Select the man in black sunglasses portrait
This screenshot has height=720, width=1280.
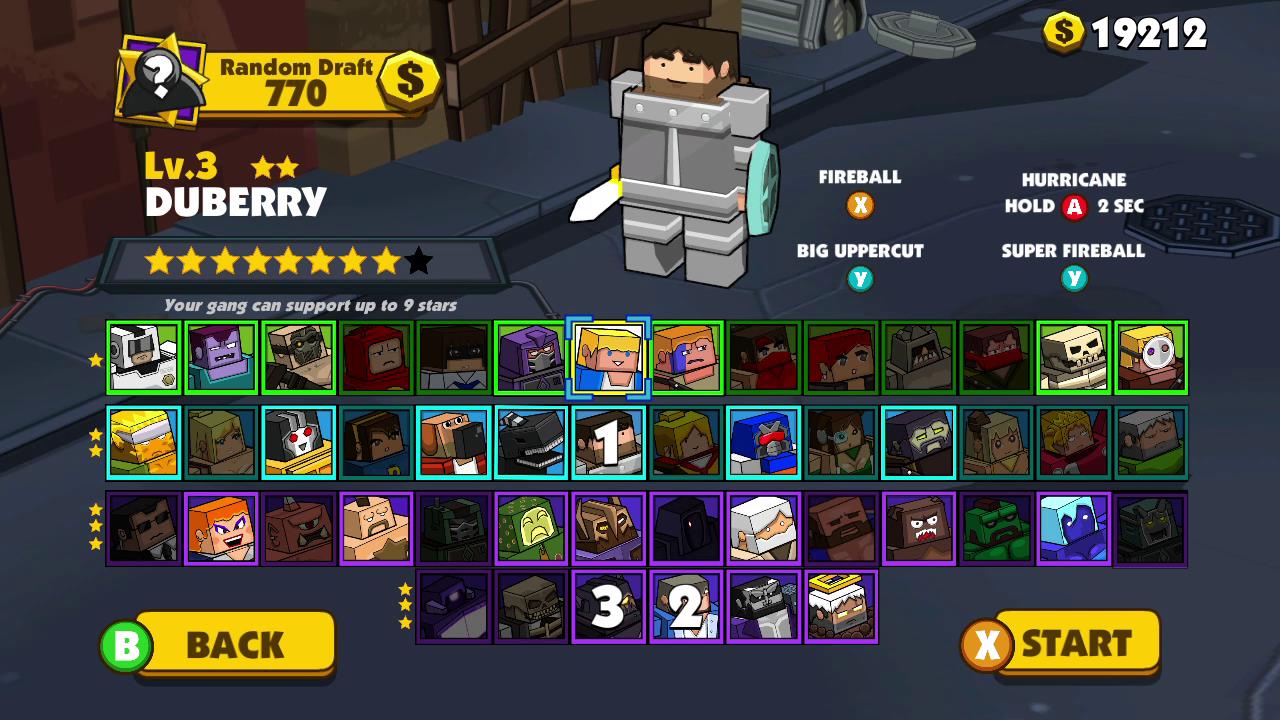144,529
